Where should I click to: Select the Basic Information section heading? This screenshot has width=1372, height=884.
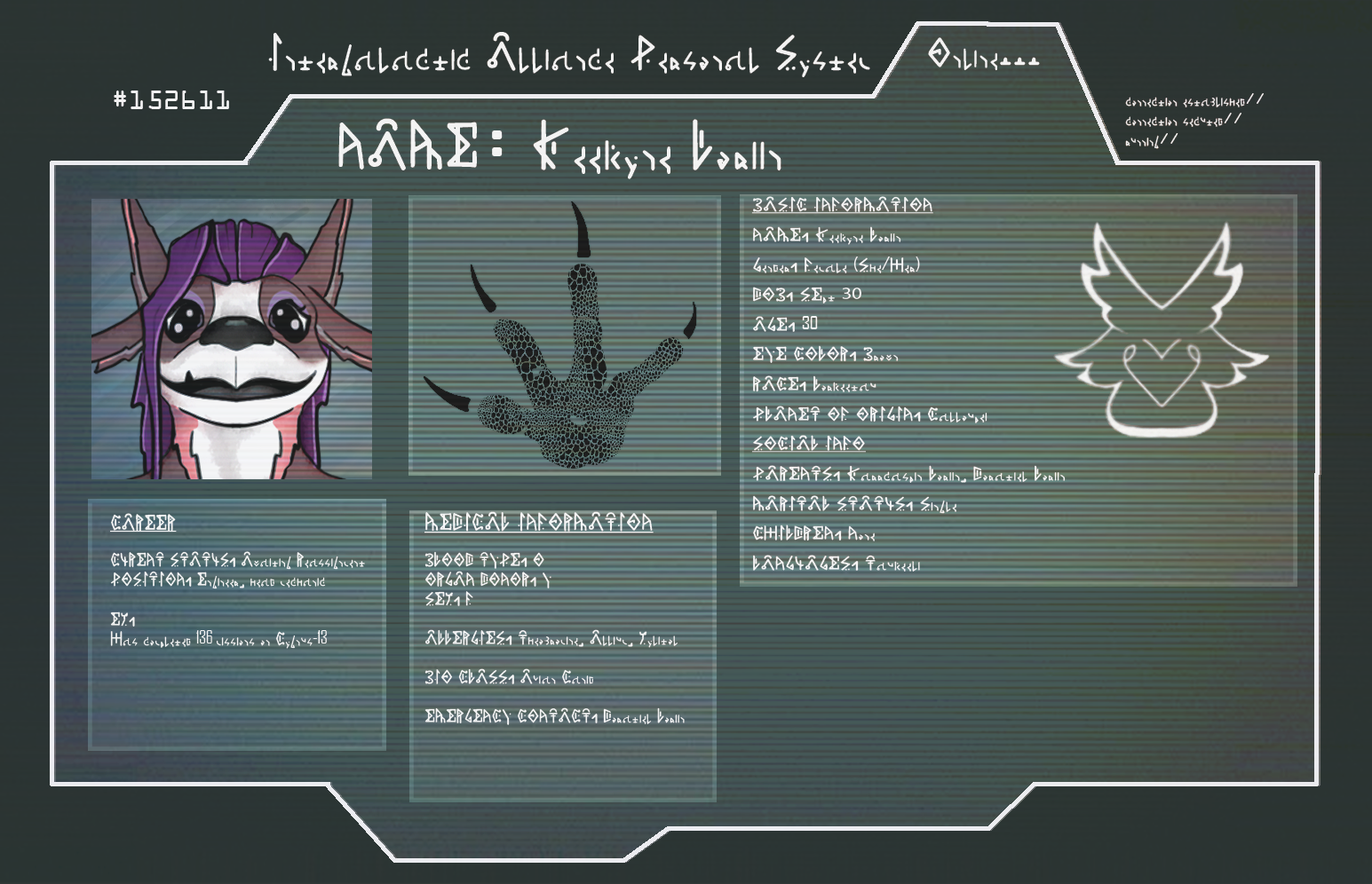[x=842, y=205]
